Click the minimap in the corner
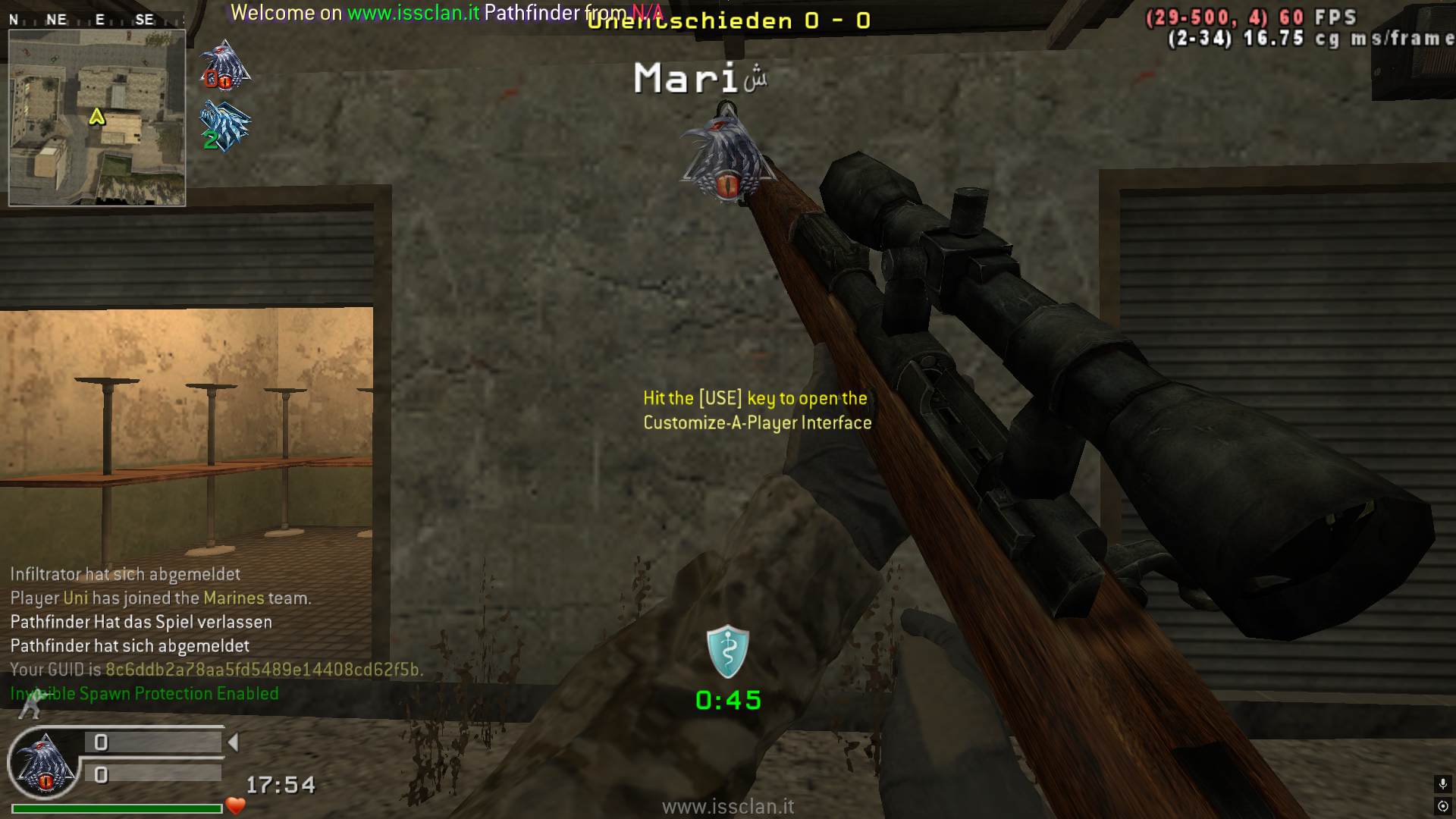Screen dimensions: 1456x819 point(97,118)
